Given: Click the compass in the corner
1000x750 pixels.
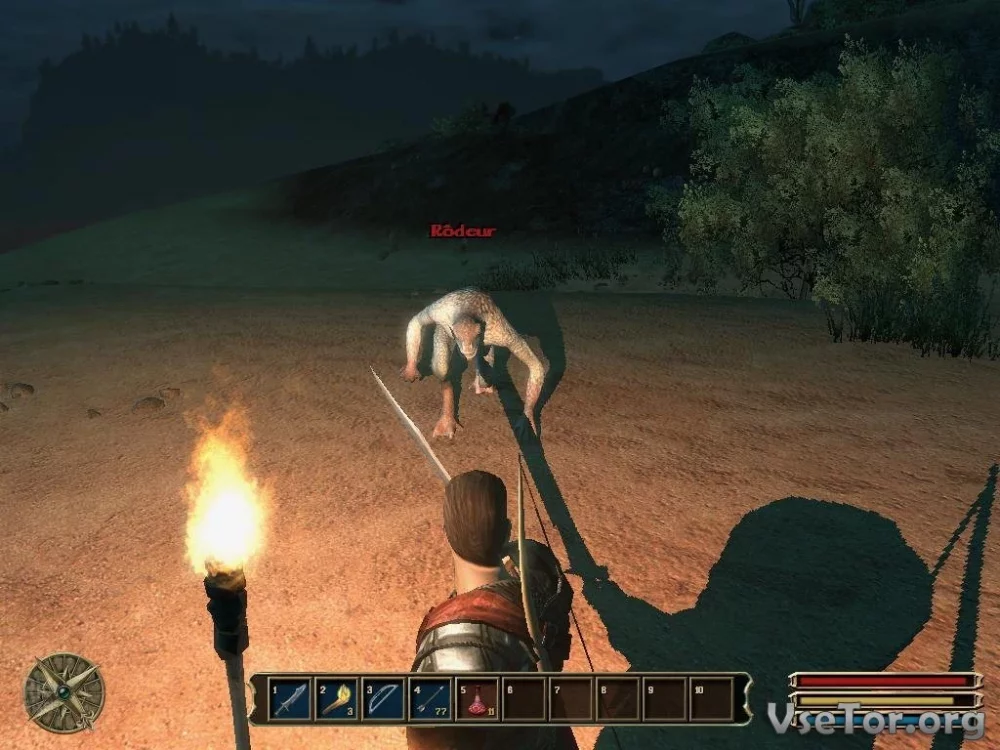Looking at the screenshot, I should tap(65, 692).
